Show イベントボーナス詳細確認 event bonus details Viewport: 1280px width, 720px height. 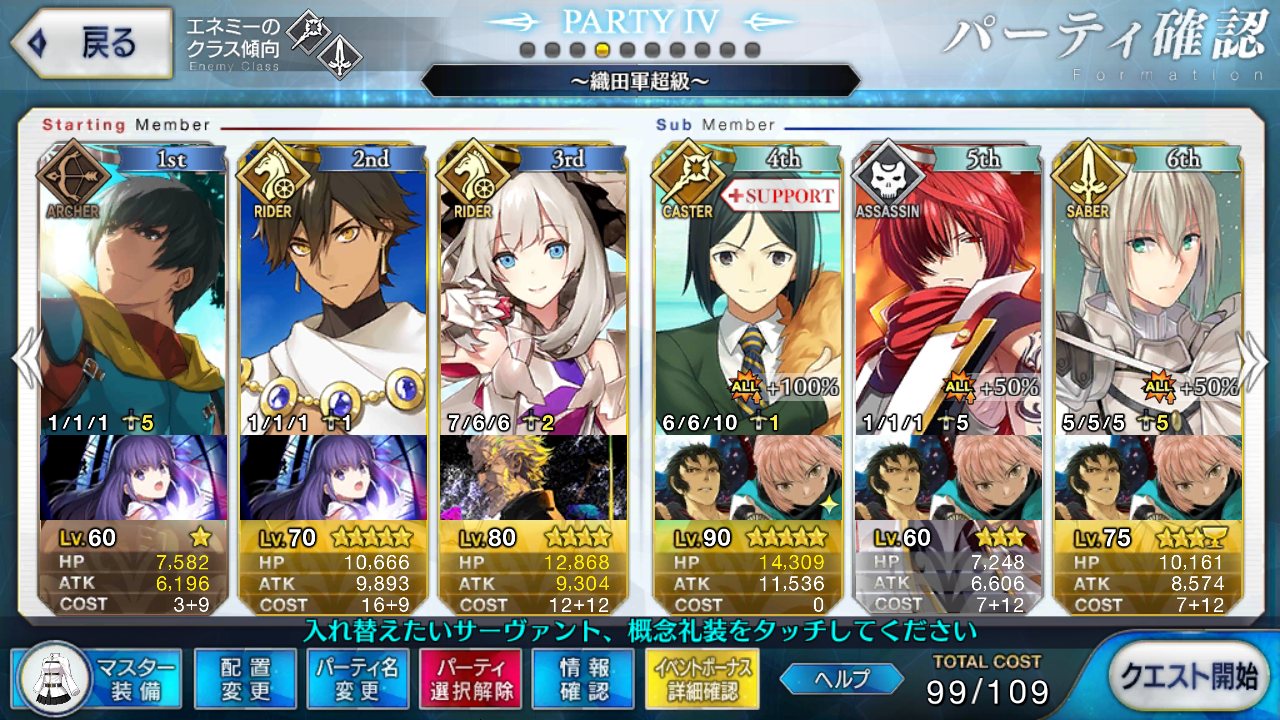coord(702,678)
